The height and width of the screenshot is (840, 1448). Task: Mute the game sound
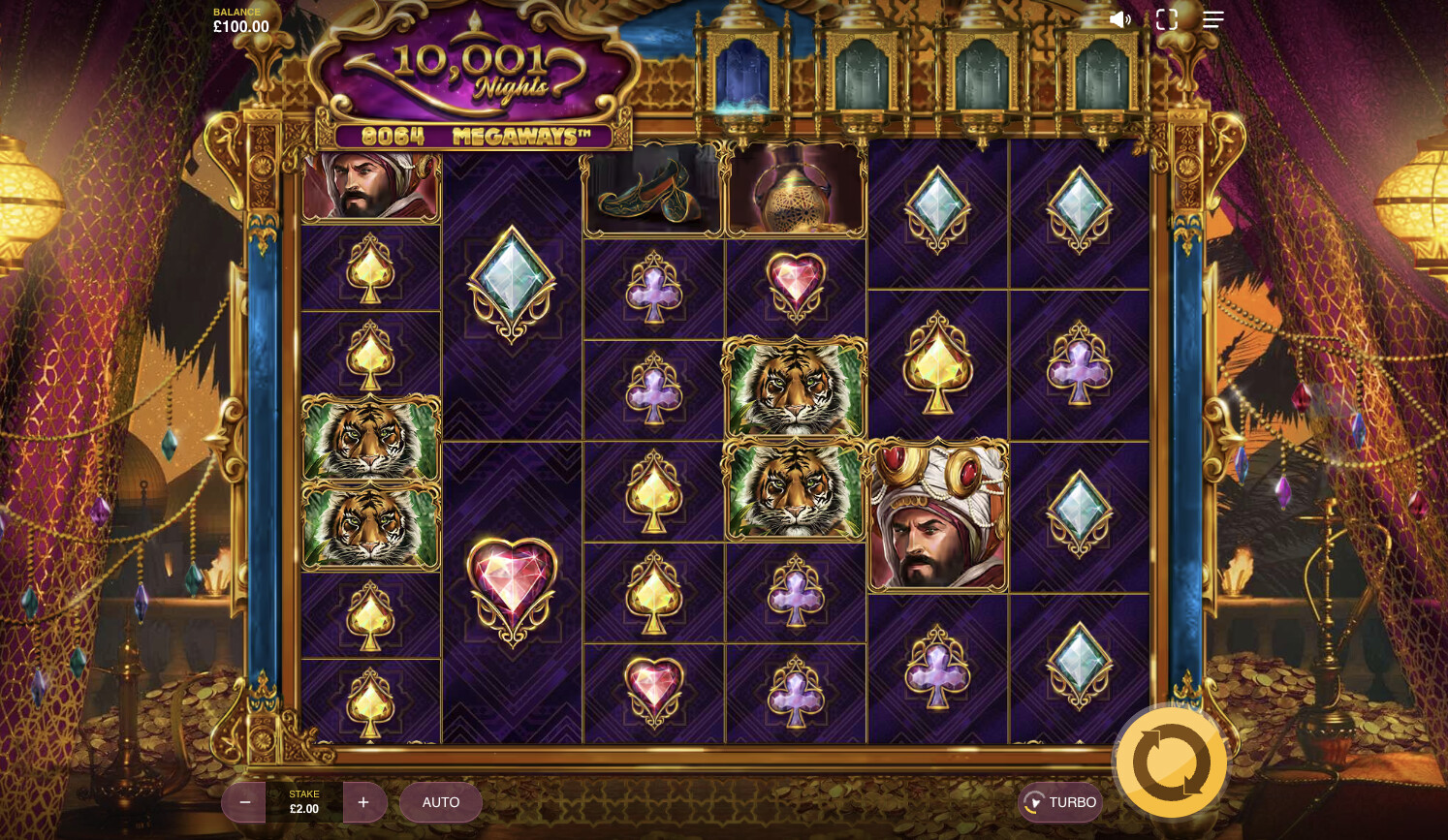click(x=1119, y=19)
